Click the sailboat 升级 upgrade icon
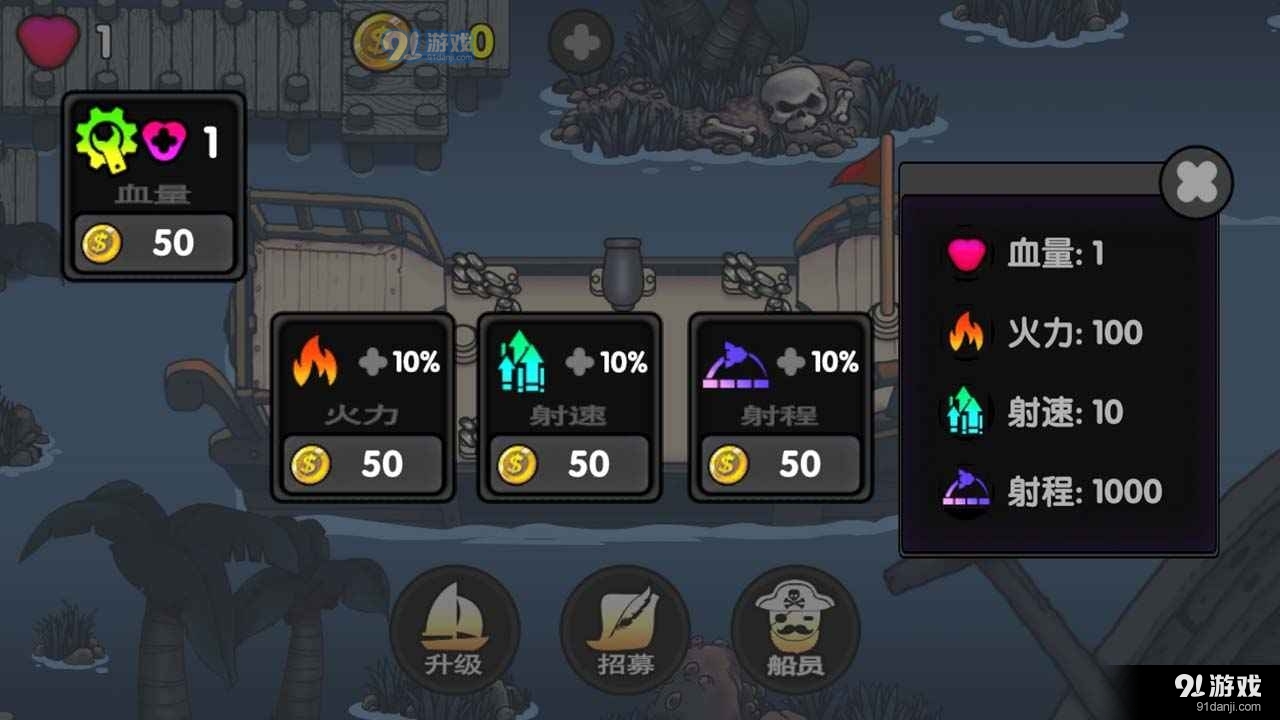This screenshot has width=1280, height=720. click(x=455, y=620)
